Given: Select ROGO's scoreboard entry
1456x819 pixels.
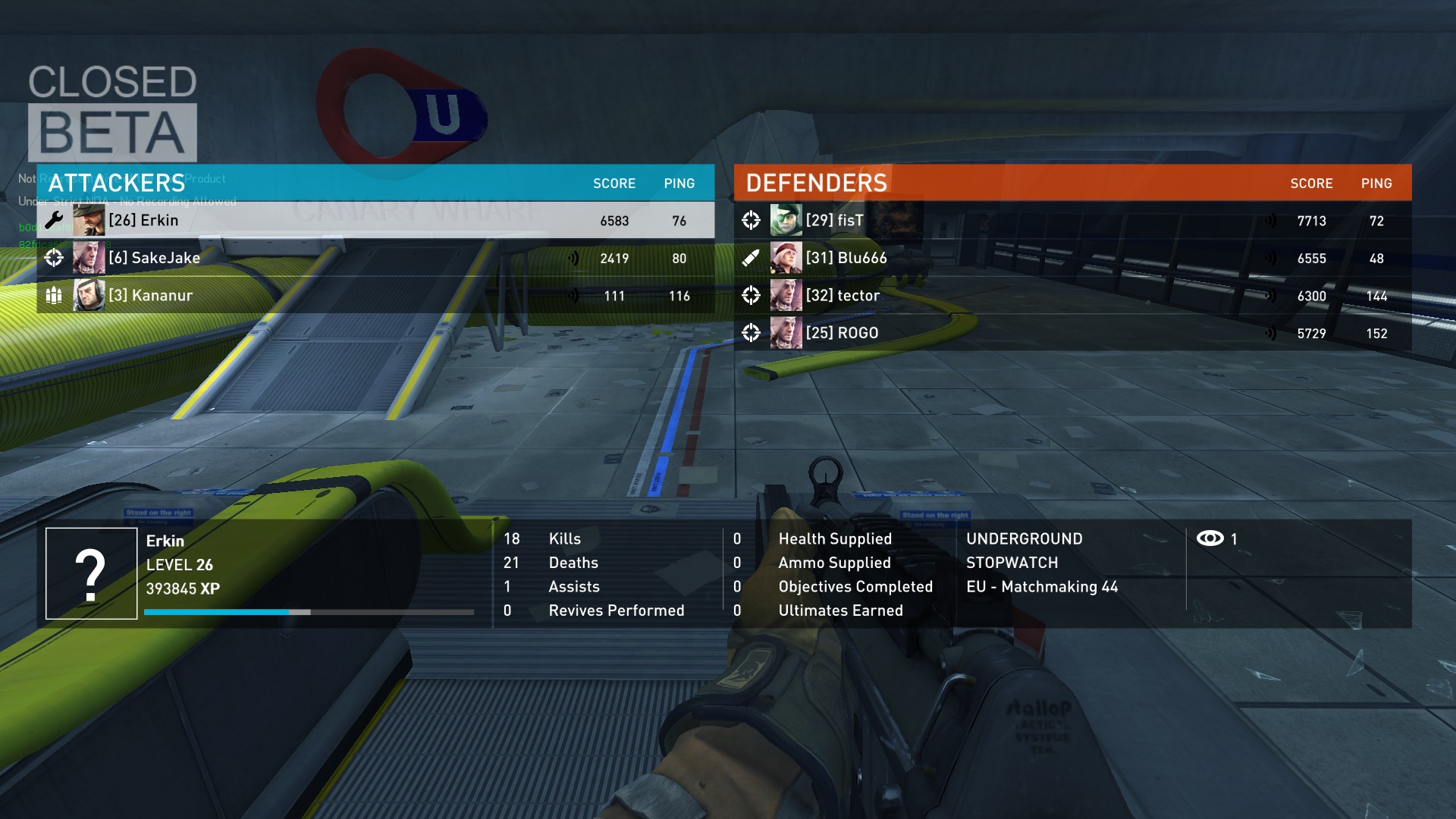Looking at the screenshot, I should (x=1072, y=333).
